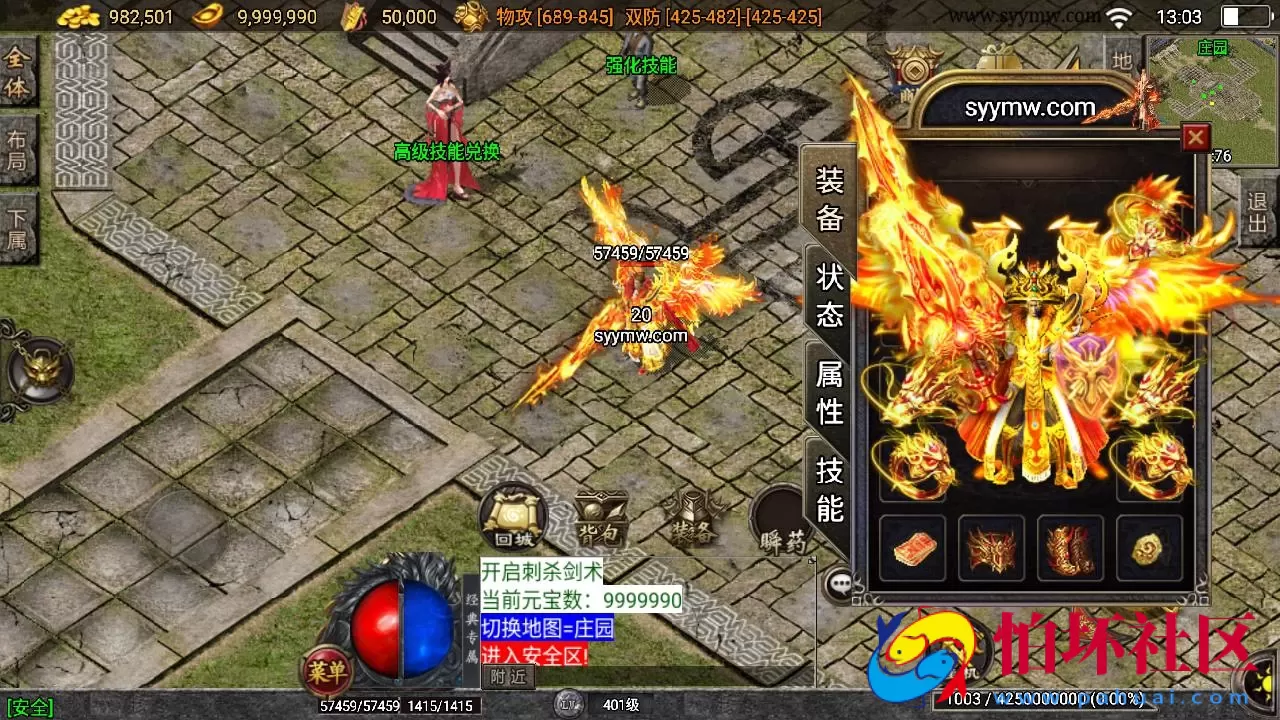
Task: Select the 回城 (return to town) icon
Action: pyautogui.click(x=512, y=518)
